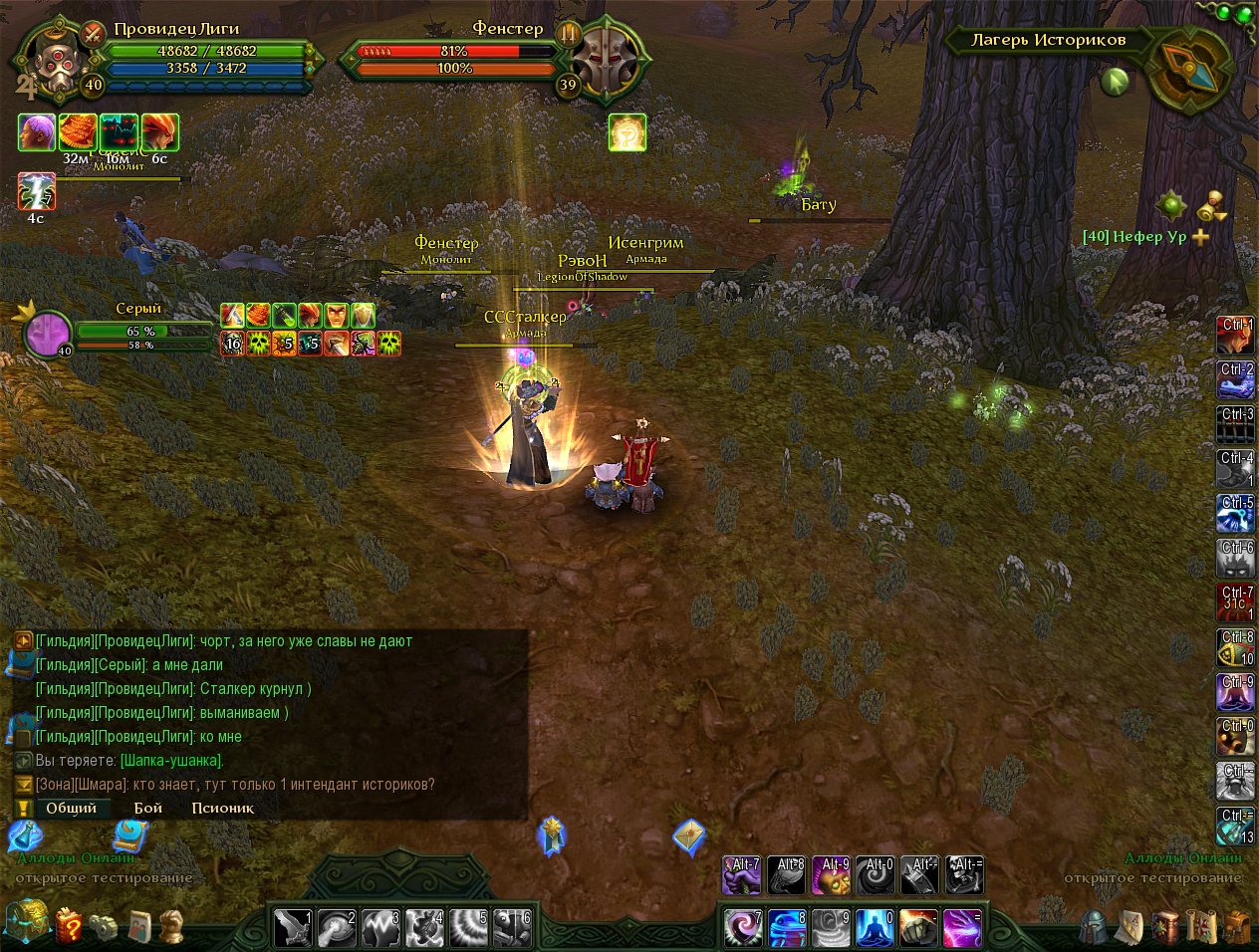The width and height of the screenshot is (1259, 952).
Task: Select the Псионик chat tab
Action: coord(222,808)
